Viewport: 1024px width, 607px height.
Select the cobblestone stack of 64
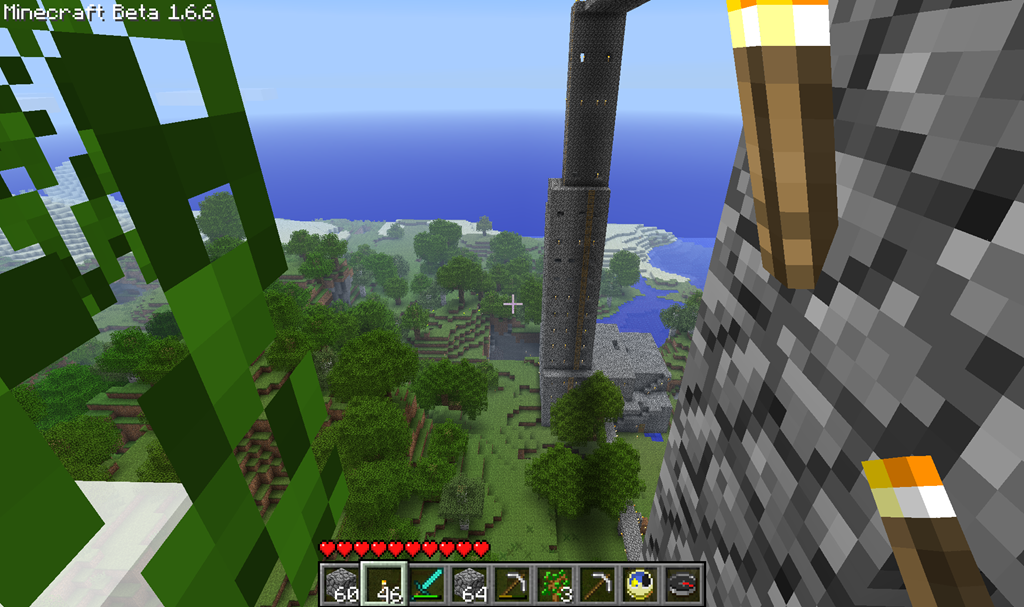(469, 582)
